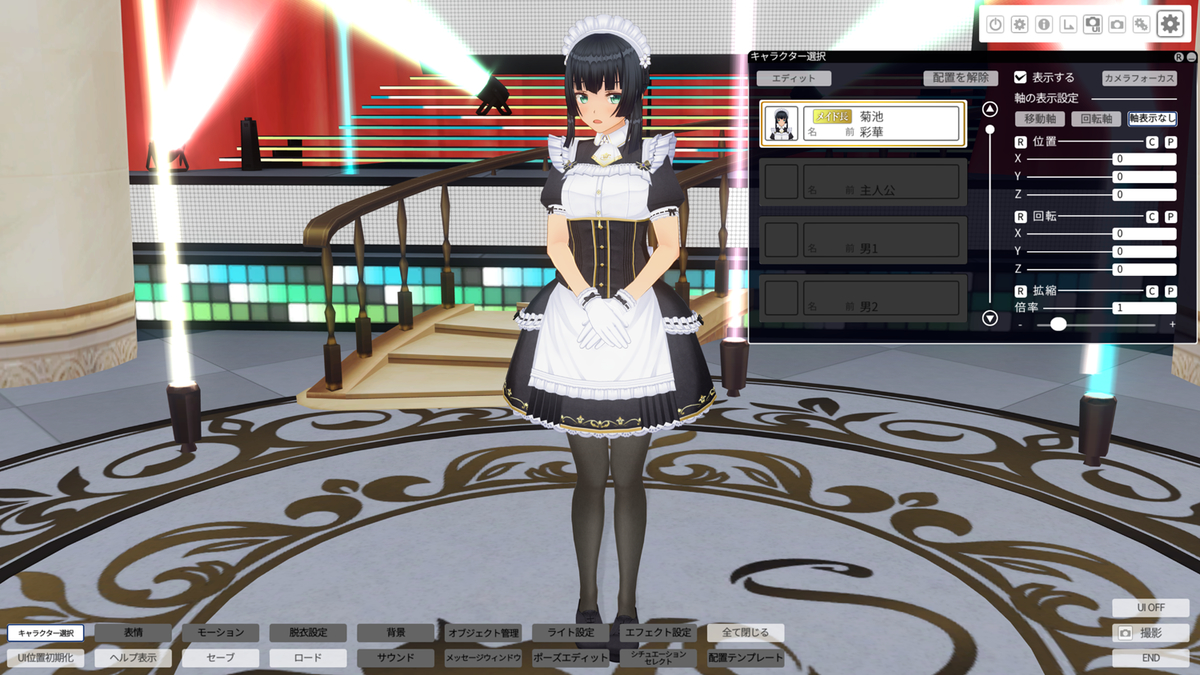Open the セーブ save menu
The width and height of the screenshot is (1200, 675).
click(x=220, y=658)
